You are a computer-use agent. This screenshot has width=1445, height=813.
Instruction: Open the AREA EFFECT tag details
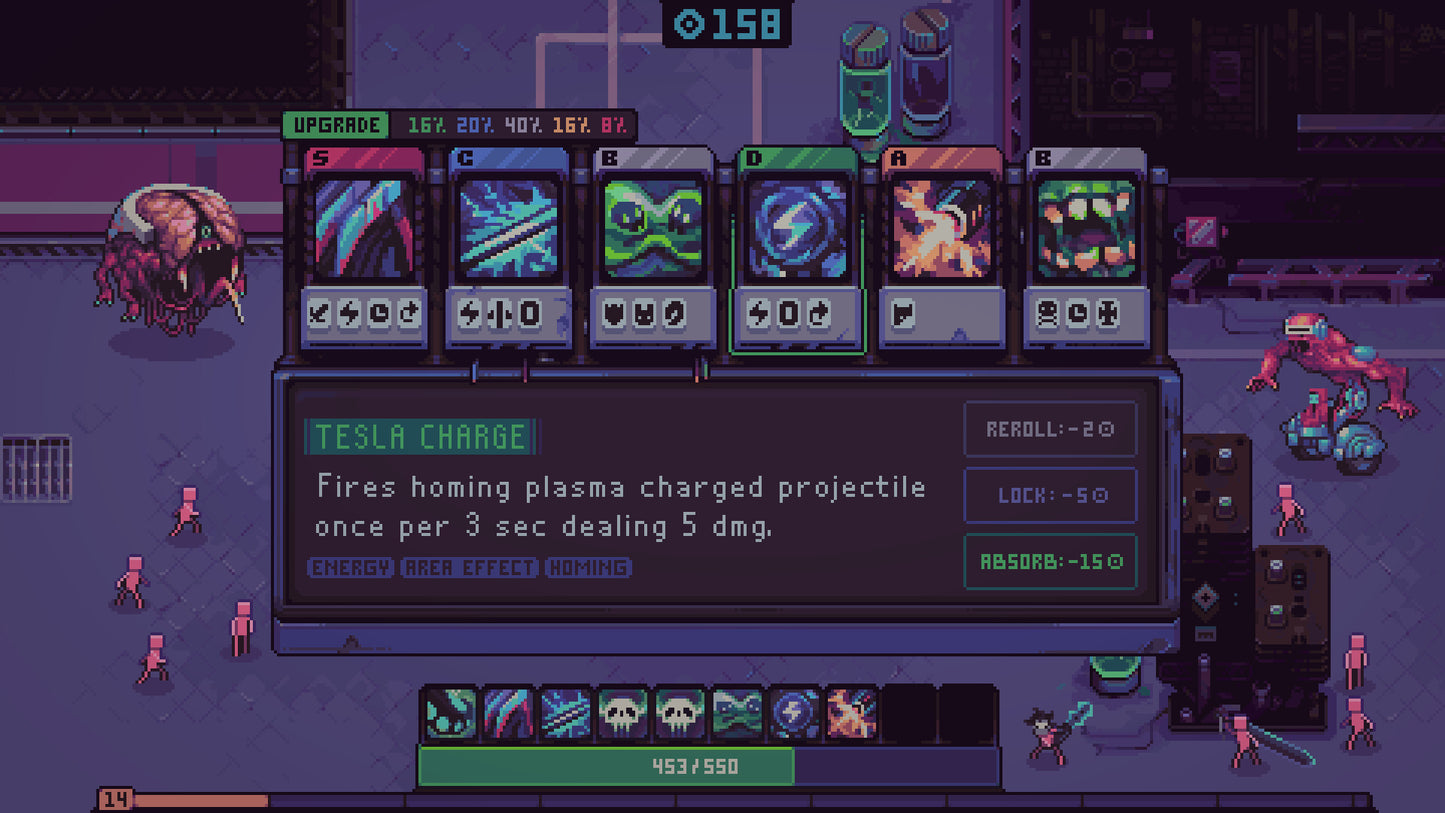click(x=469, y=568)
